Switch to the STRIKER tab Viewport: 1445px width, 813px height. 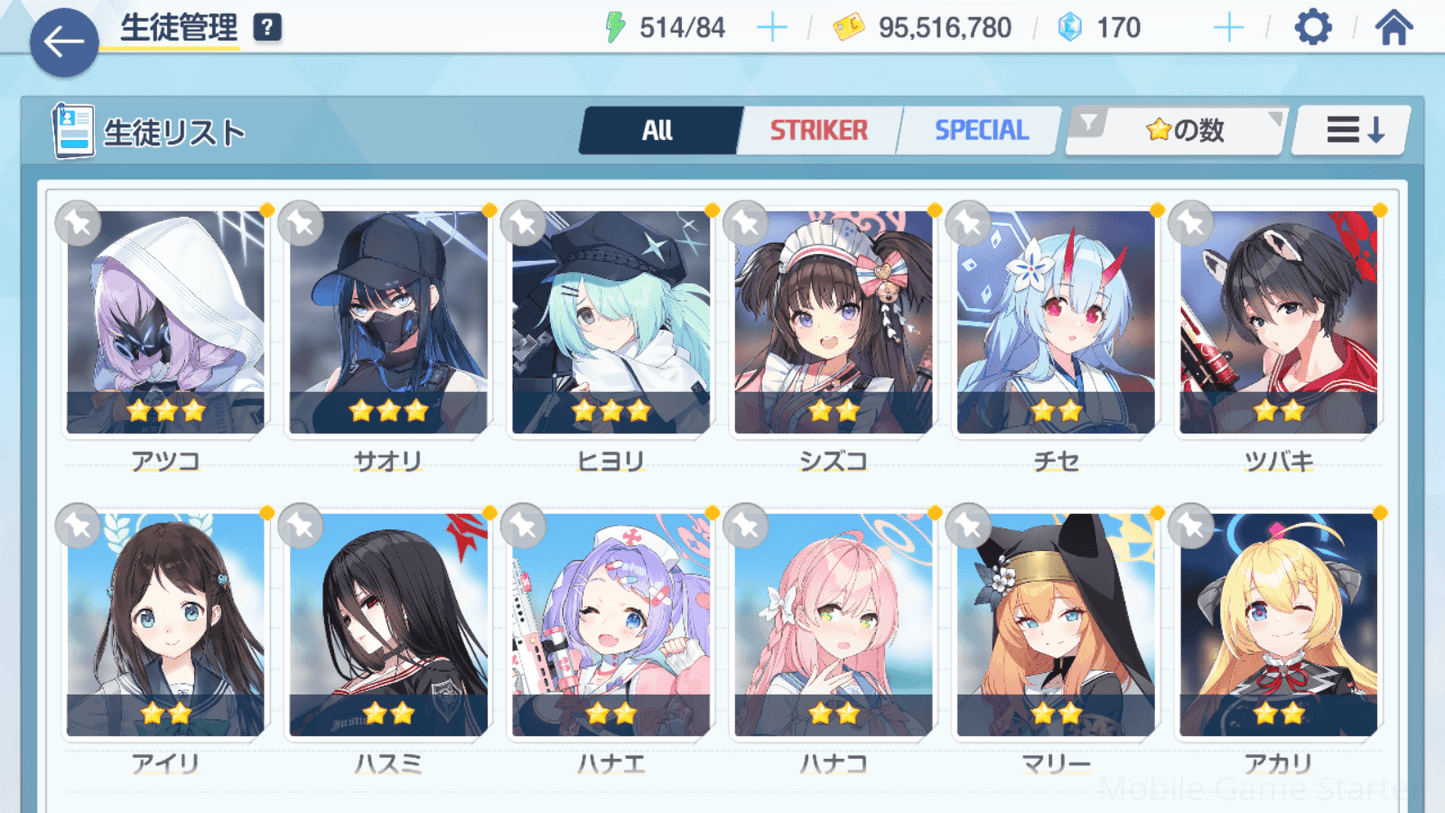click(818, 130)
